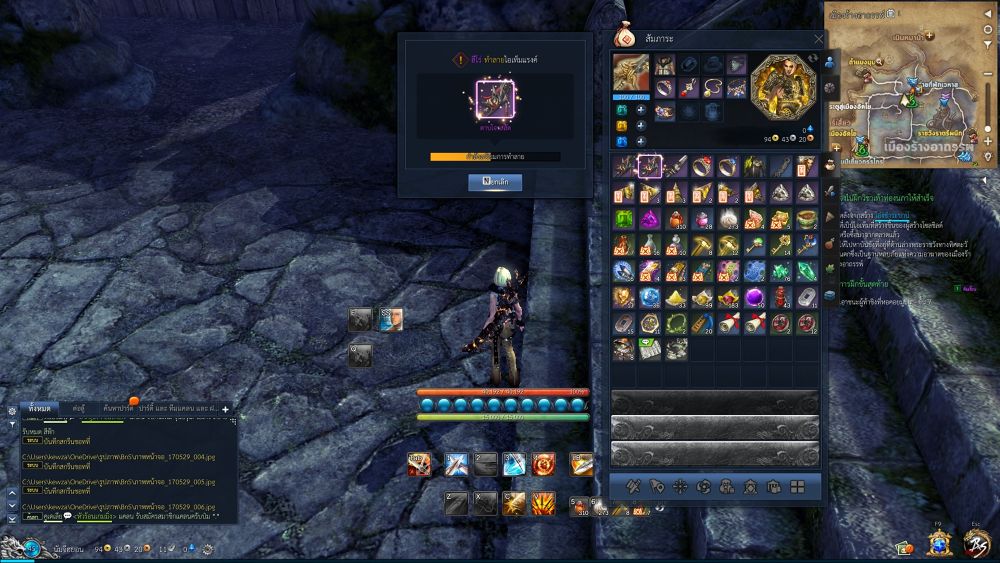Open the chat settings gear
Viewport: 1000px width, 563px height.
click(11, 410)
